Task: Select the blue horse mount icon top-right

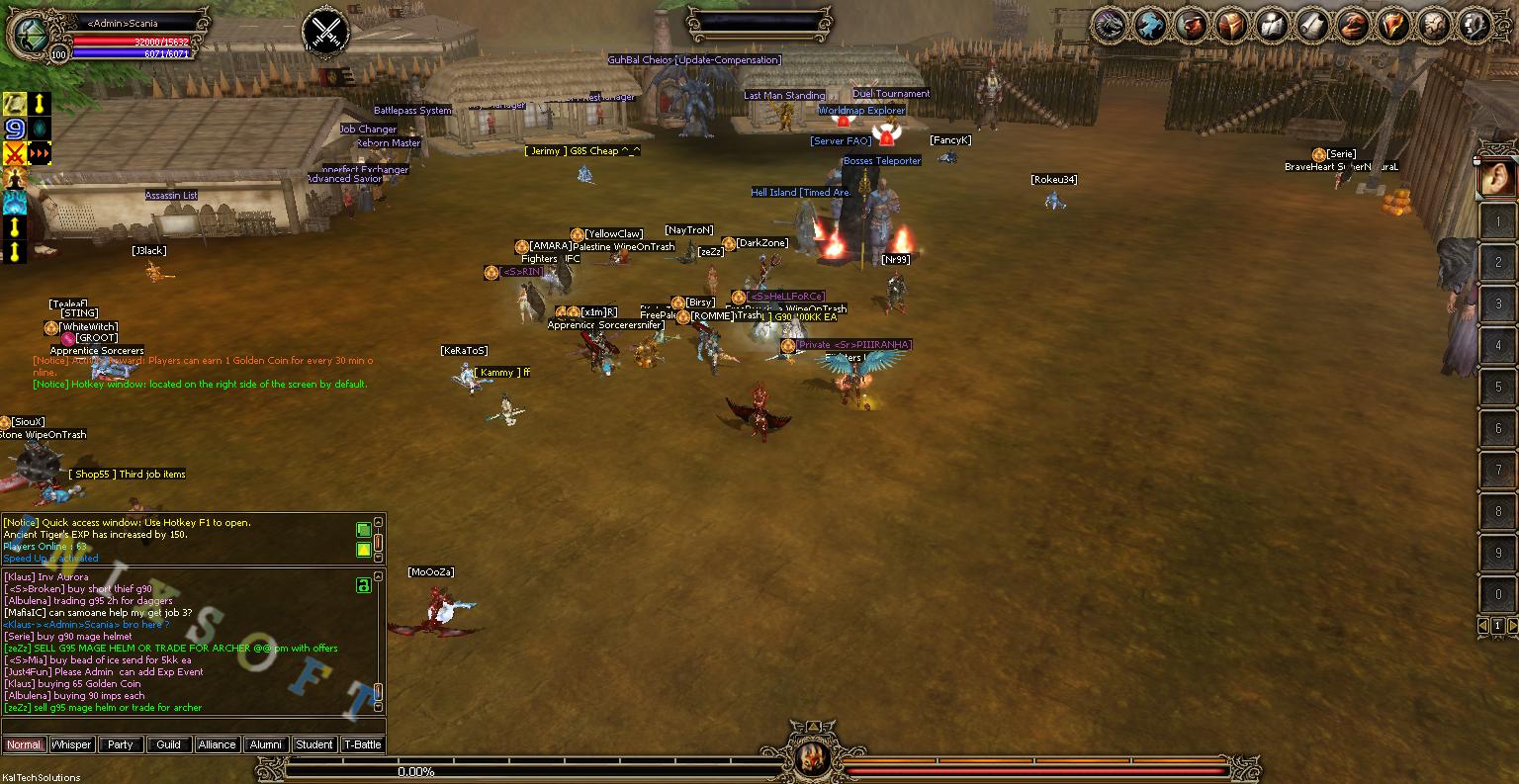Action: 1151,25
